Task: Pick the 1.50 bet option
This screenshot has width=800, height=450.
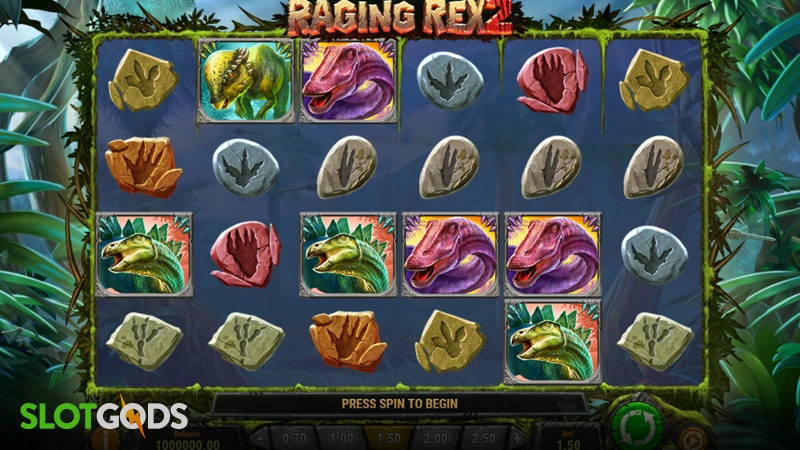Action: [388, 439]
